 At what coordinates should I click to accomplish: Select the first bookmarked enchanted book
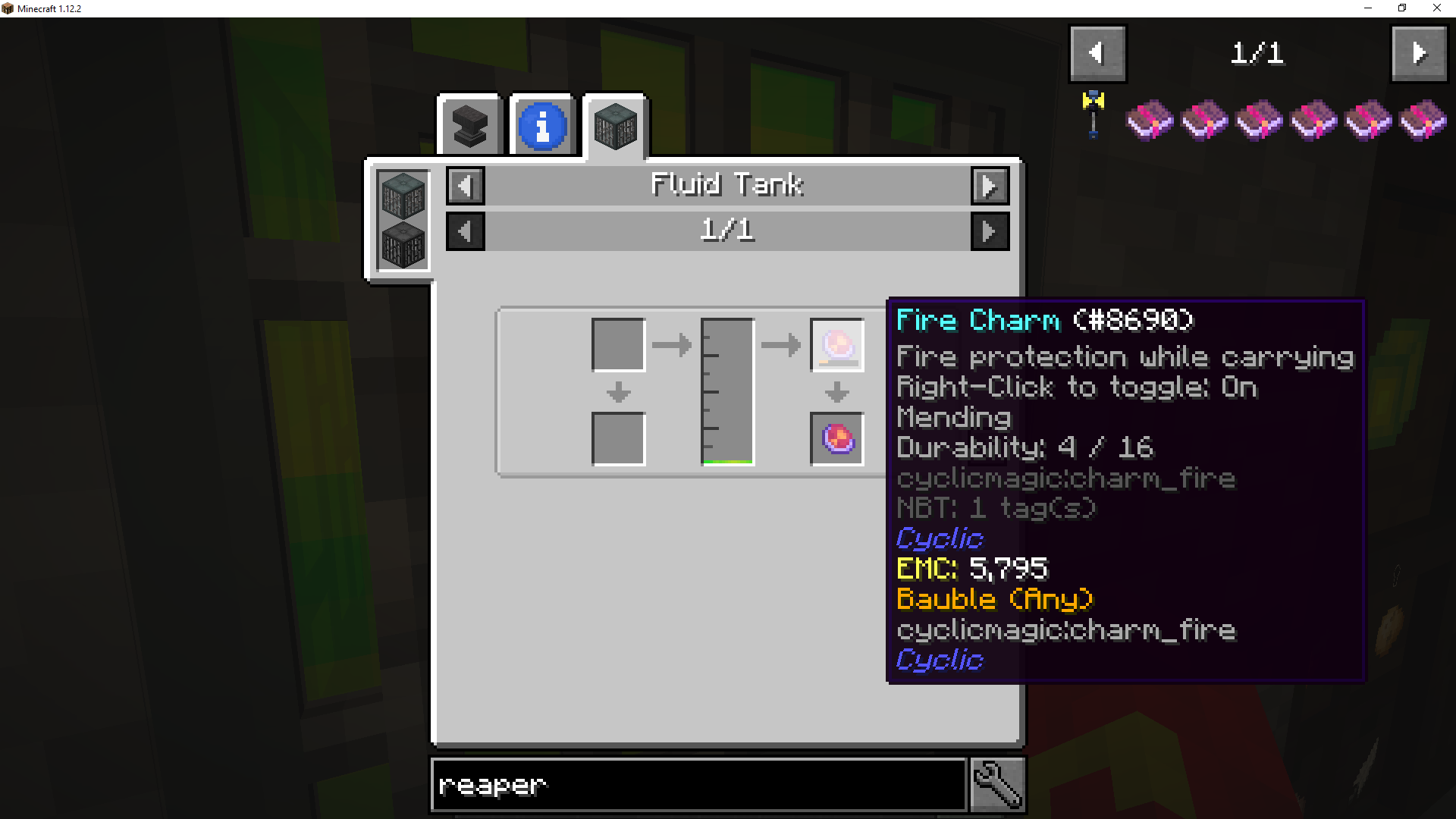click(1149, 120)
